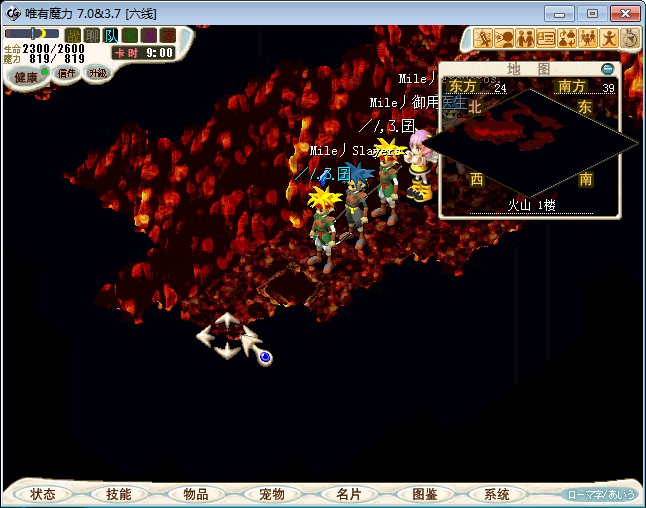The image size is (646, 508).
Task: Select the two-people party action icon
Action: click(524, 38)
